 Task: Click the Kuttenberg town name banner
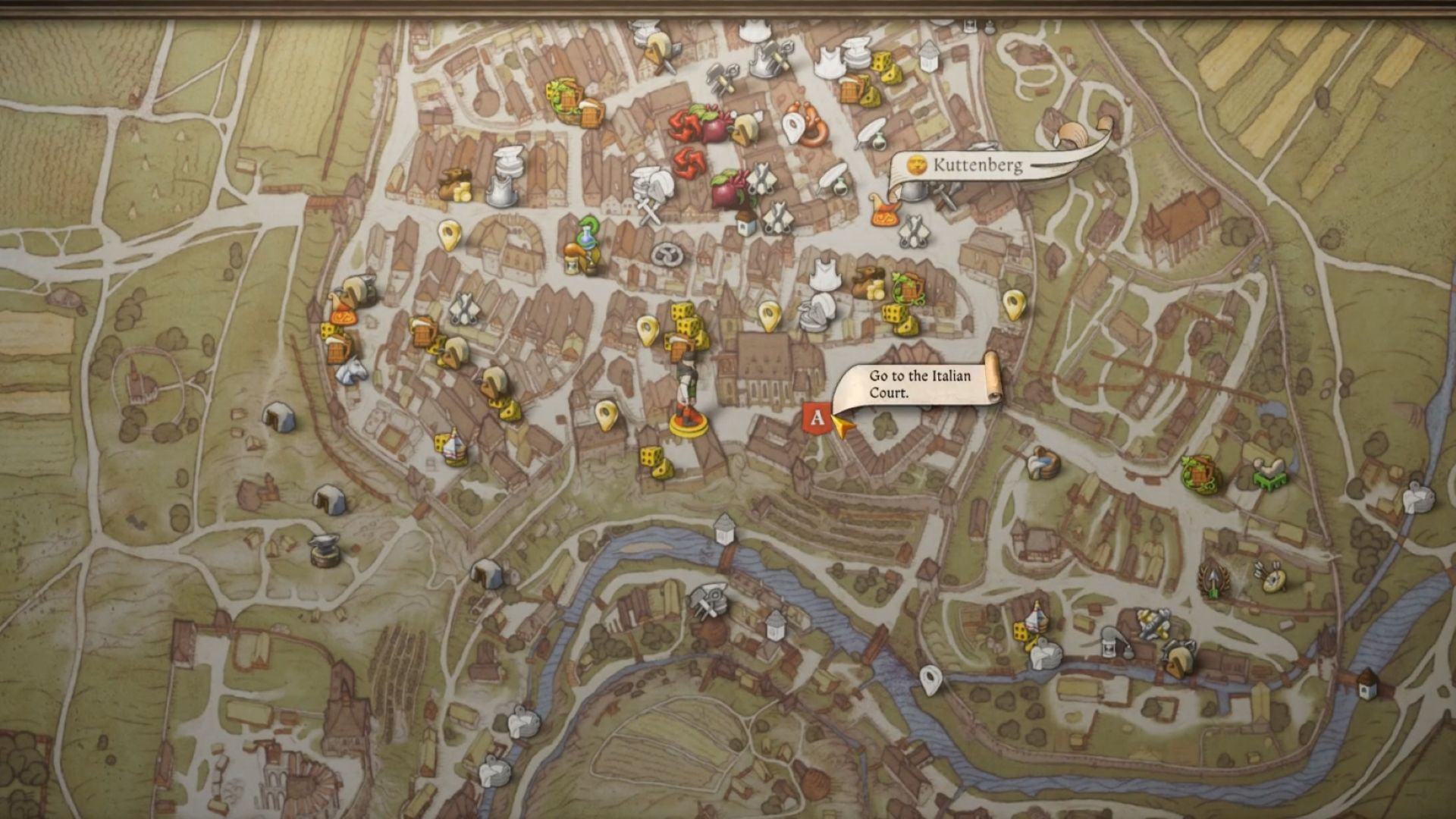pyautogui.click(x=977, y=165)
